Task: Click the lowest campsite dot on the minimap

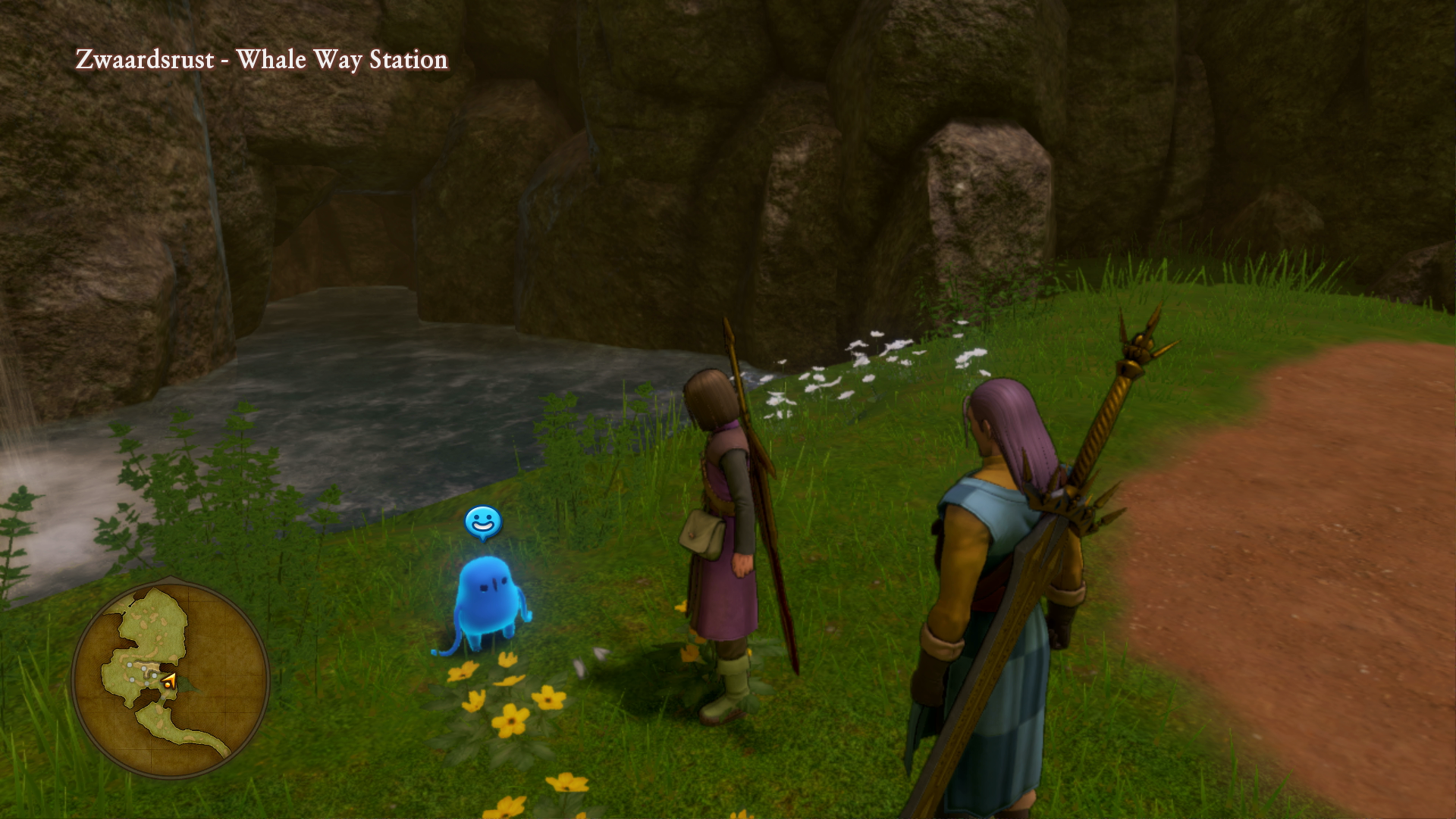Action: point(164,697)
